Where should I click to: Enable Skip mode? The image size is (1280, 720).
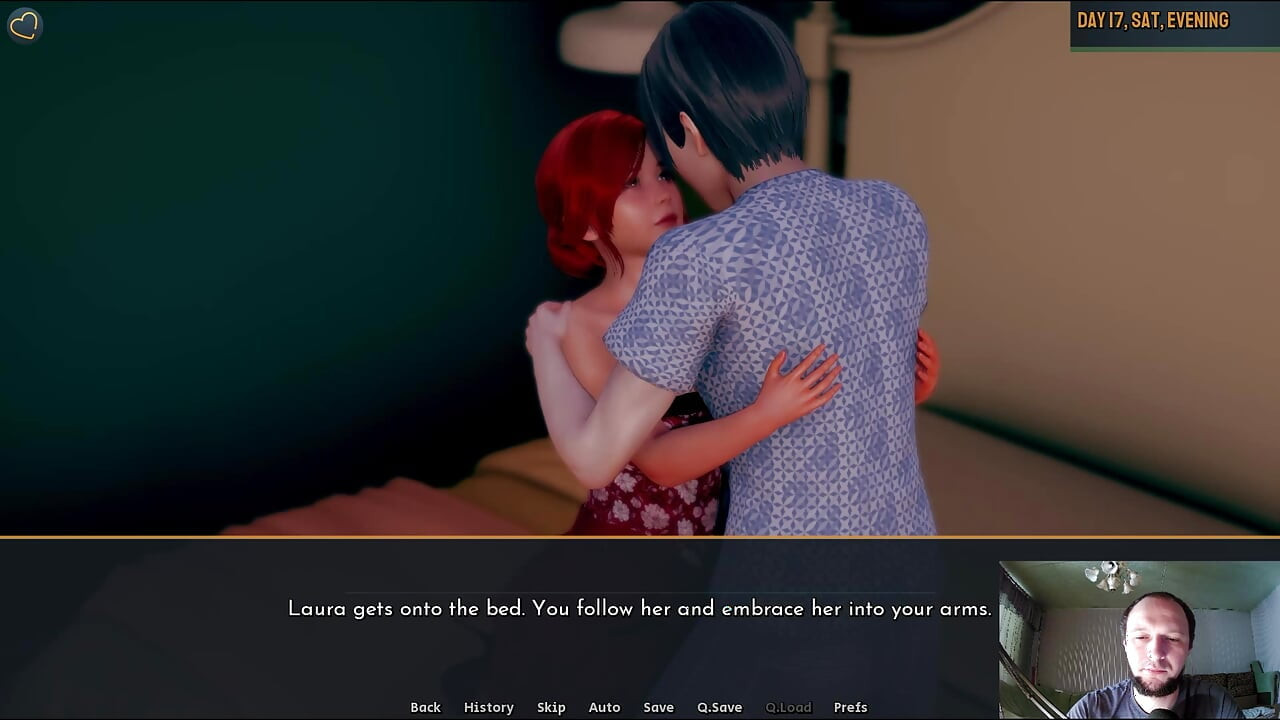click(551, 707)
